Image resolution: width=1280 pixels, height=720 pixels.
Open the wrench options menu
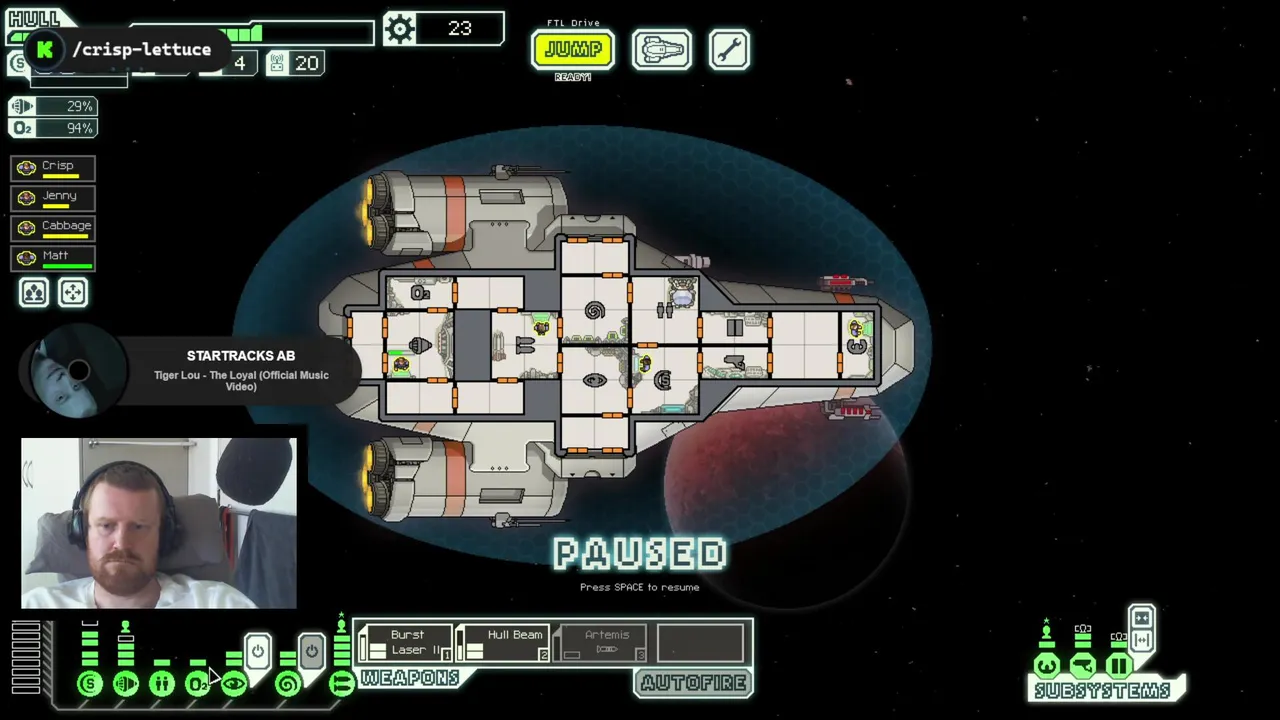729,50
